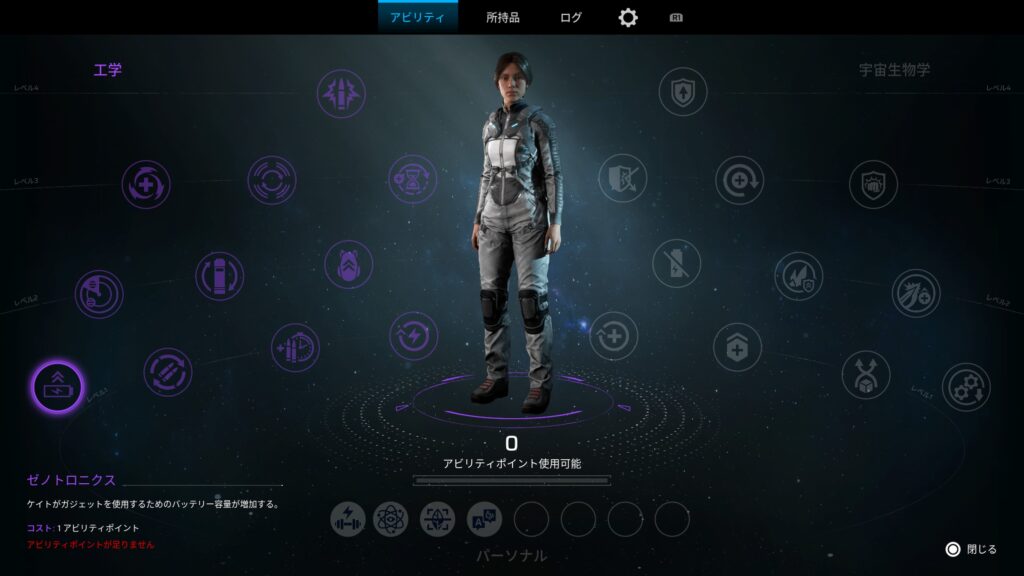The width and height of the screenshot is (1024, 576).
Task: Open the gear settings tab
Action: [x=628, y=17]
